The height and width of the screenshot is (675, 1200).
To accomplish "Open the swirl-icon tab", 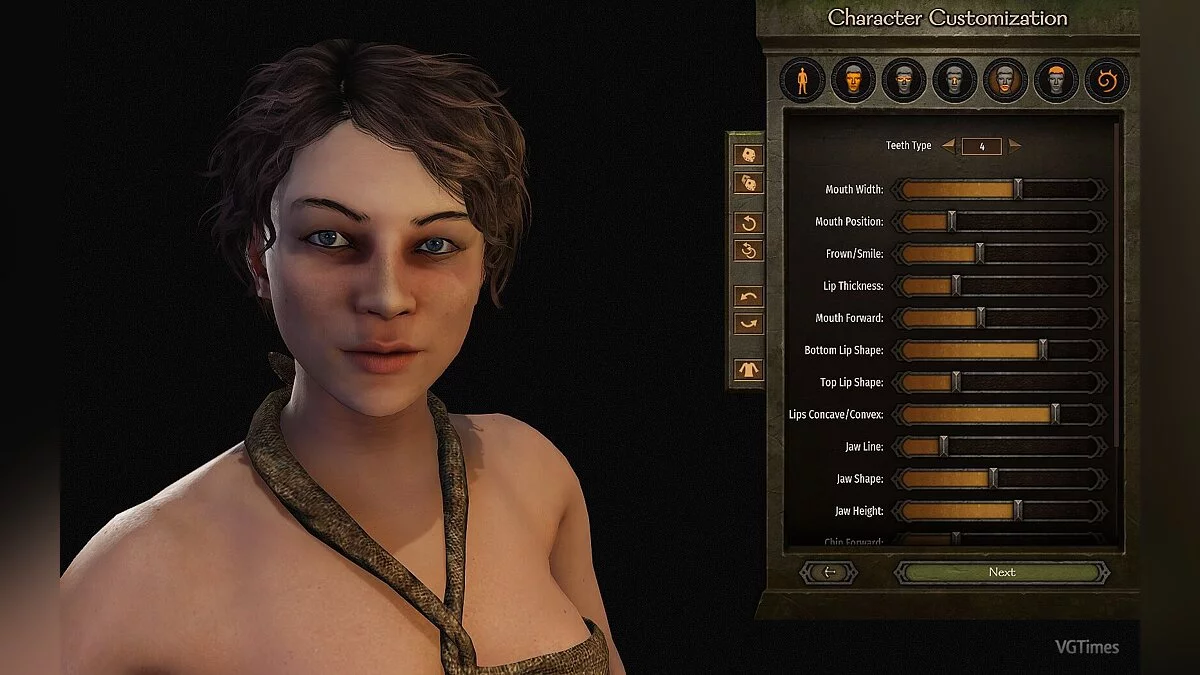I will 1107,80.
